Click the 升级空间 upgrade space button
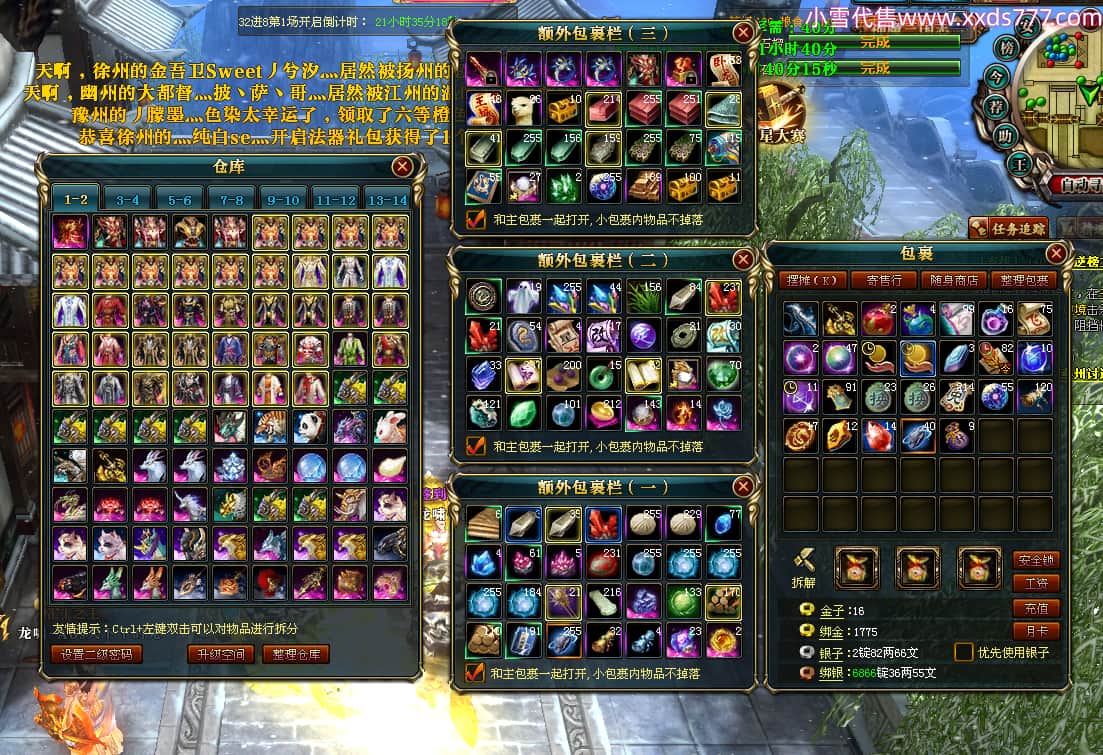This screenshot has width=1103, height=755. [x=220, y=654]
